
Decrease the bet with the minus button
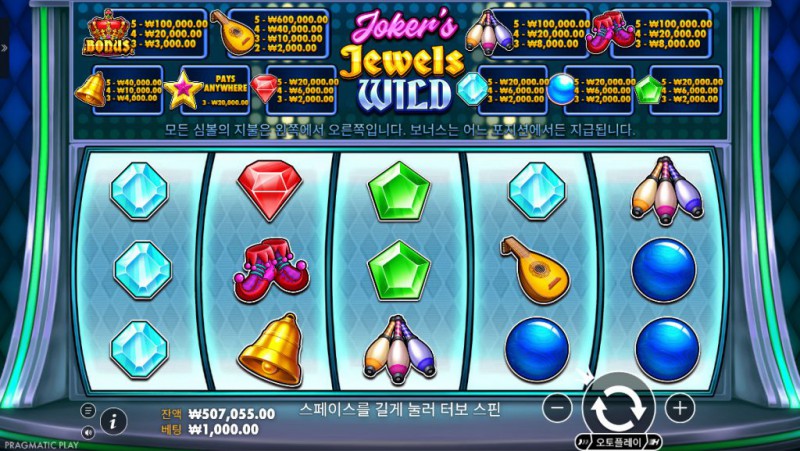pos(560,407)
